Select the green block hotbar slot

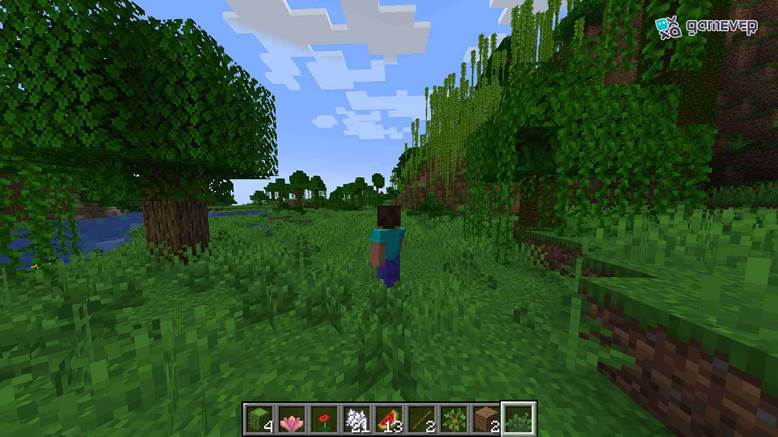258,419
